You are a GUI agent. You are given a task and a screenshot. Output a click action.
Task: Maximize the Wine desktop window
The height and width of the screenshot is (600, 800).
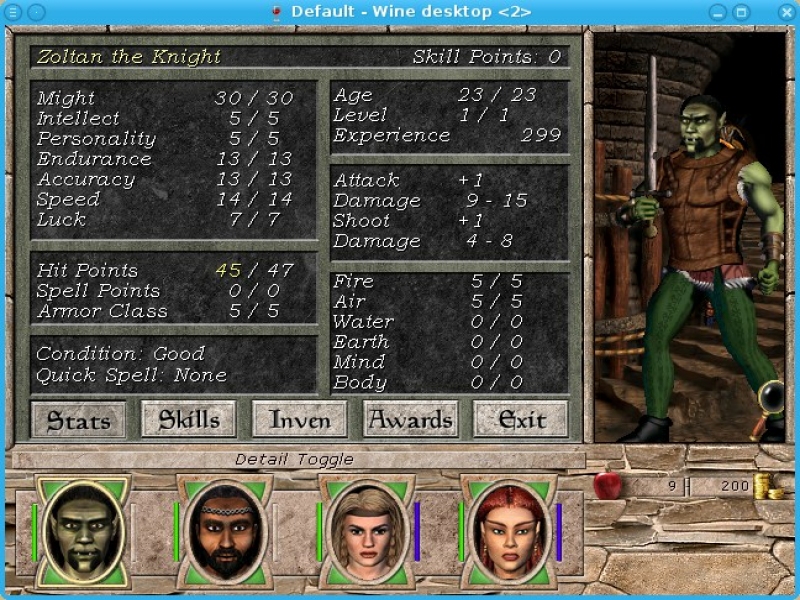click(x=742, y=11)
